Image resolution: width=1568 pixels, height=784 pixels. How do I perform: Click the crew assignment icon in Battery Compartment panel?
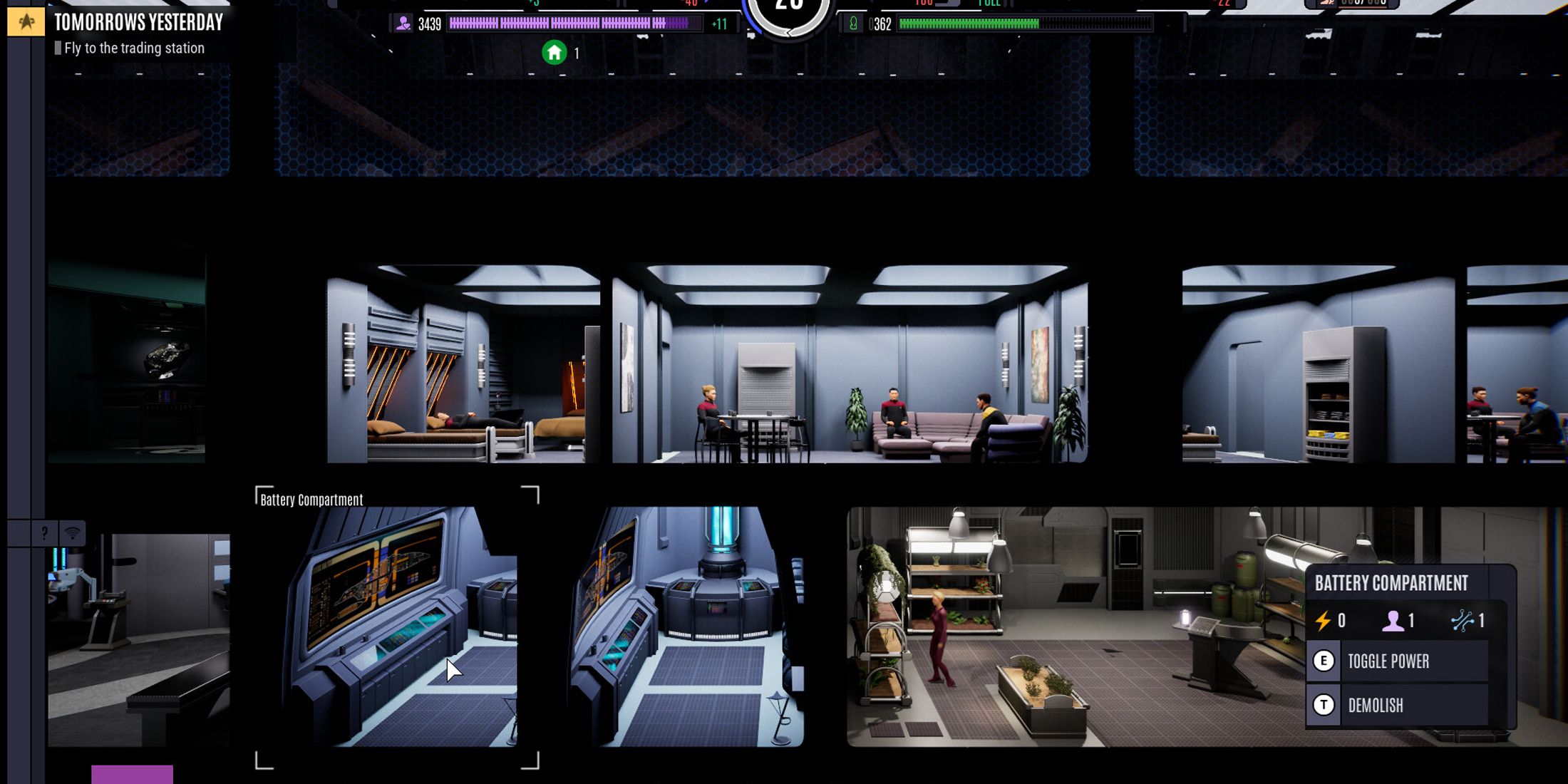1394,621
